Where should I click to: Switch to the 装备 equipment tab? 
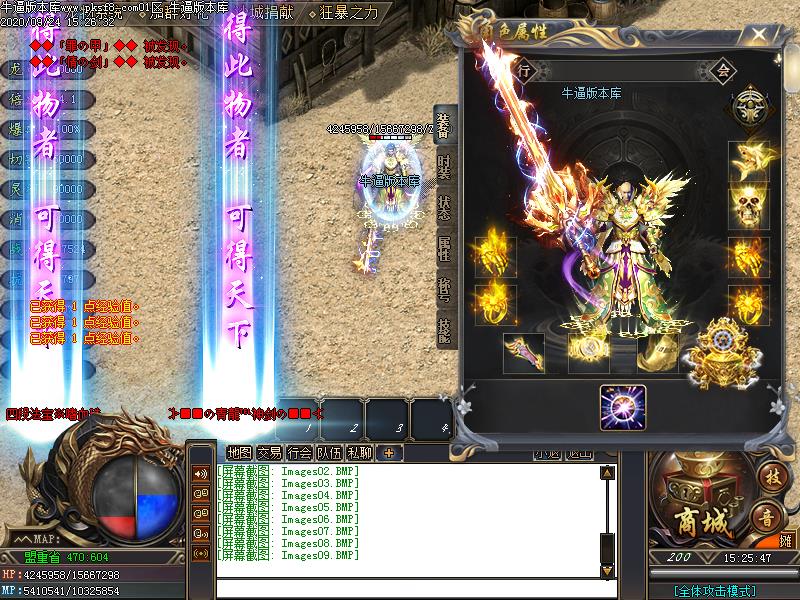[445, 128]
